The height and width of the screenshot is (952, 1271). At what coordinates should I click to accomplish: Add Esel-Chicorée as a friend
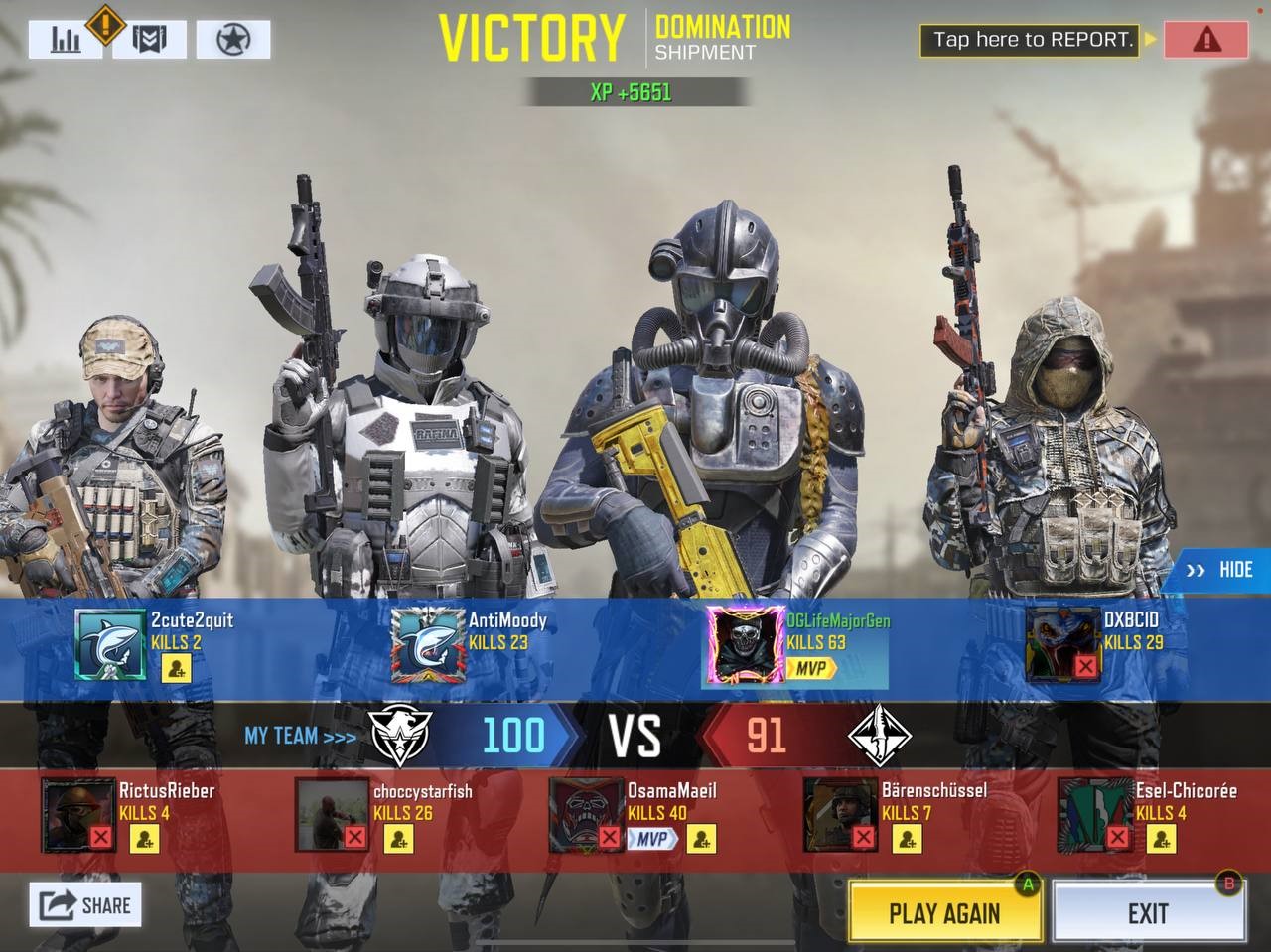1162,840
